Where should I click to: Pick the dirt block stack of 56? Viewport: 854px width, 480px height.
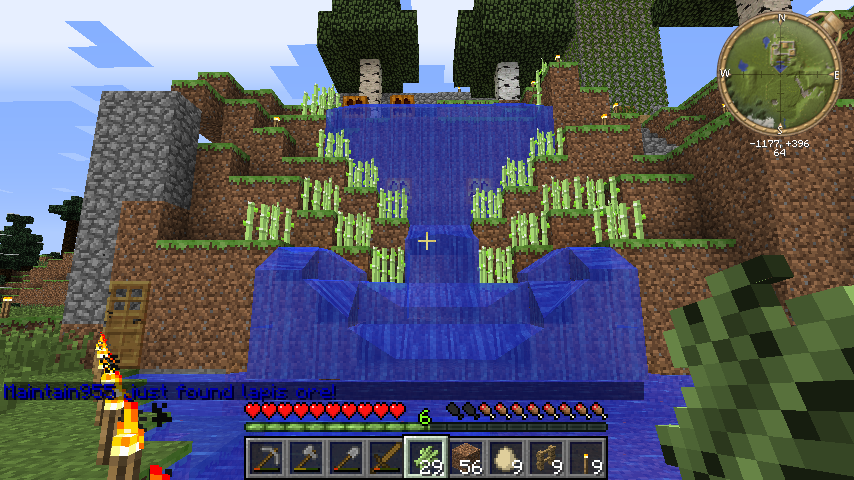click(465, 458)
